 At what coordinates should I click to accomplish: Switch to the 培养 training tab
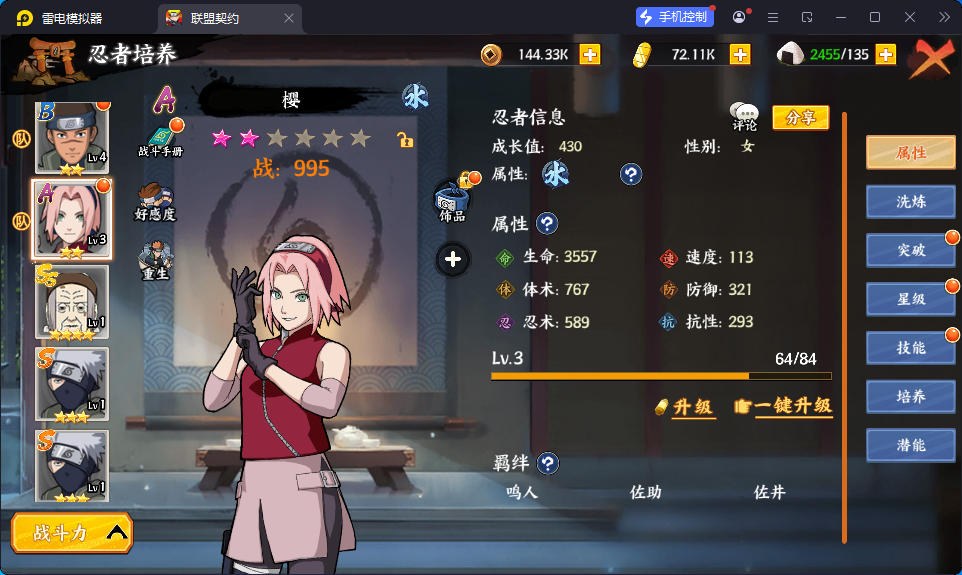(x=910, y=396)
